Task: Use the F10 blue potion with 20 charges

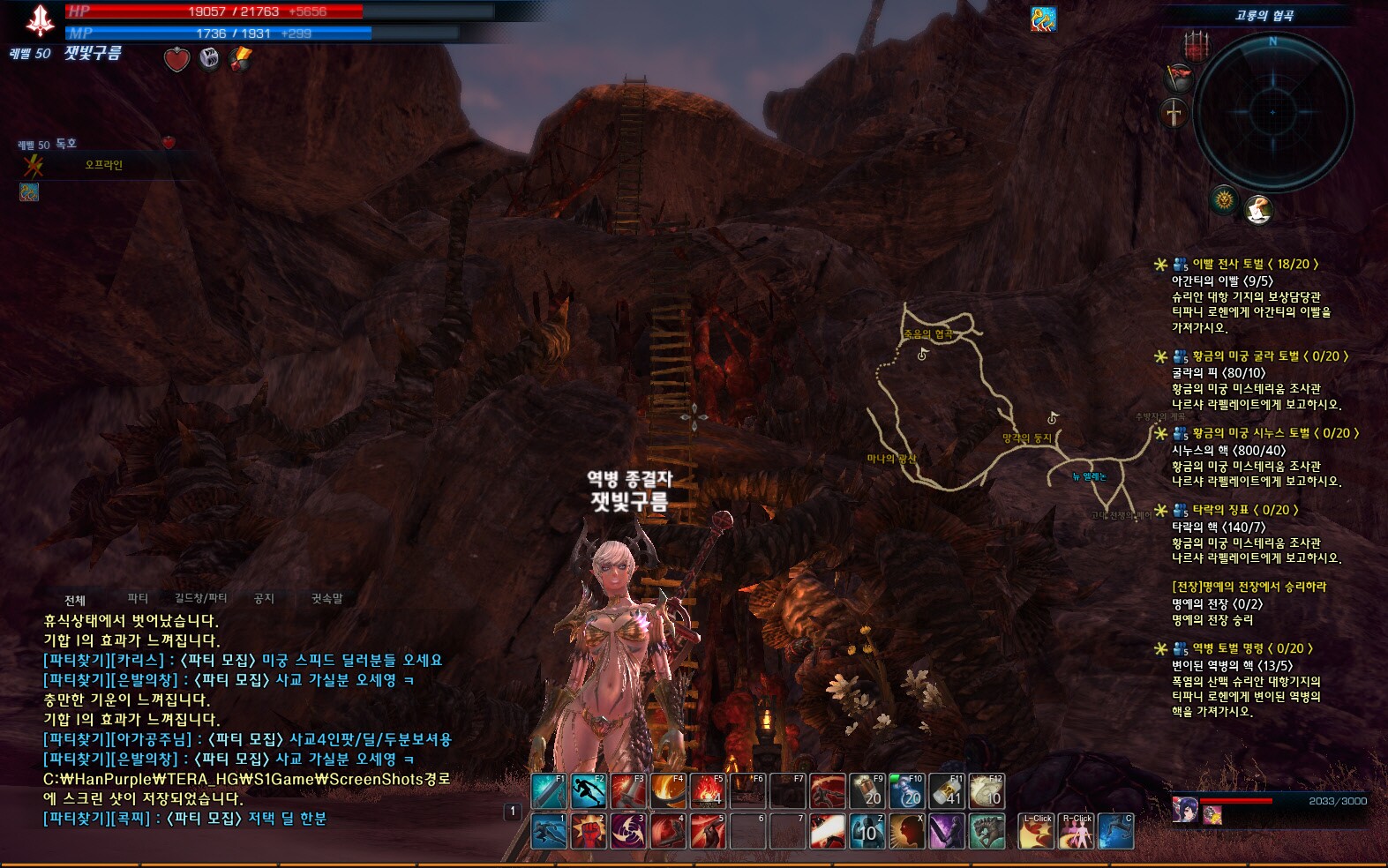Action: (906, 791)
